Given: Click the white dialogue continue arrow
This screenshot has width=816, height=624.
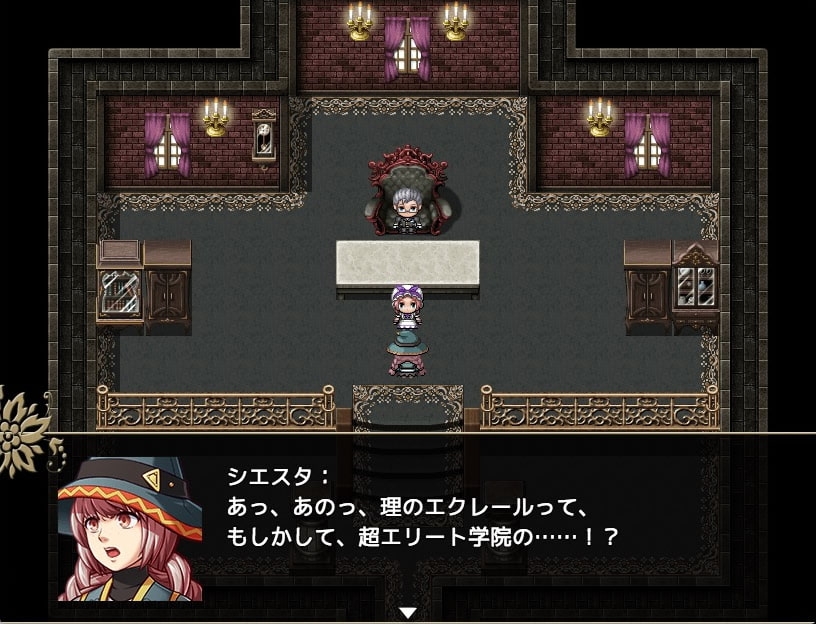Looking at the screenshot, I should [x=408, y=612].
